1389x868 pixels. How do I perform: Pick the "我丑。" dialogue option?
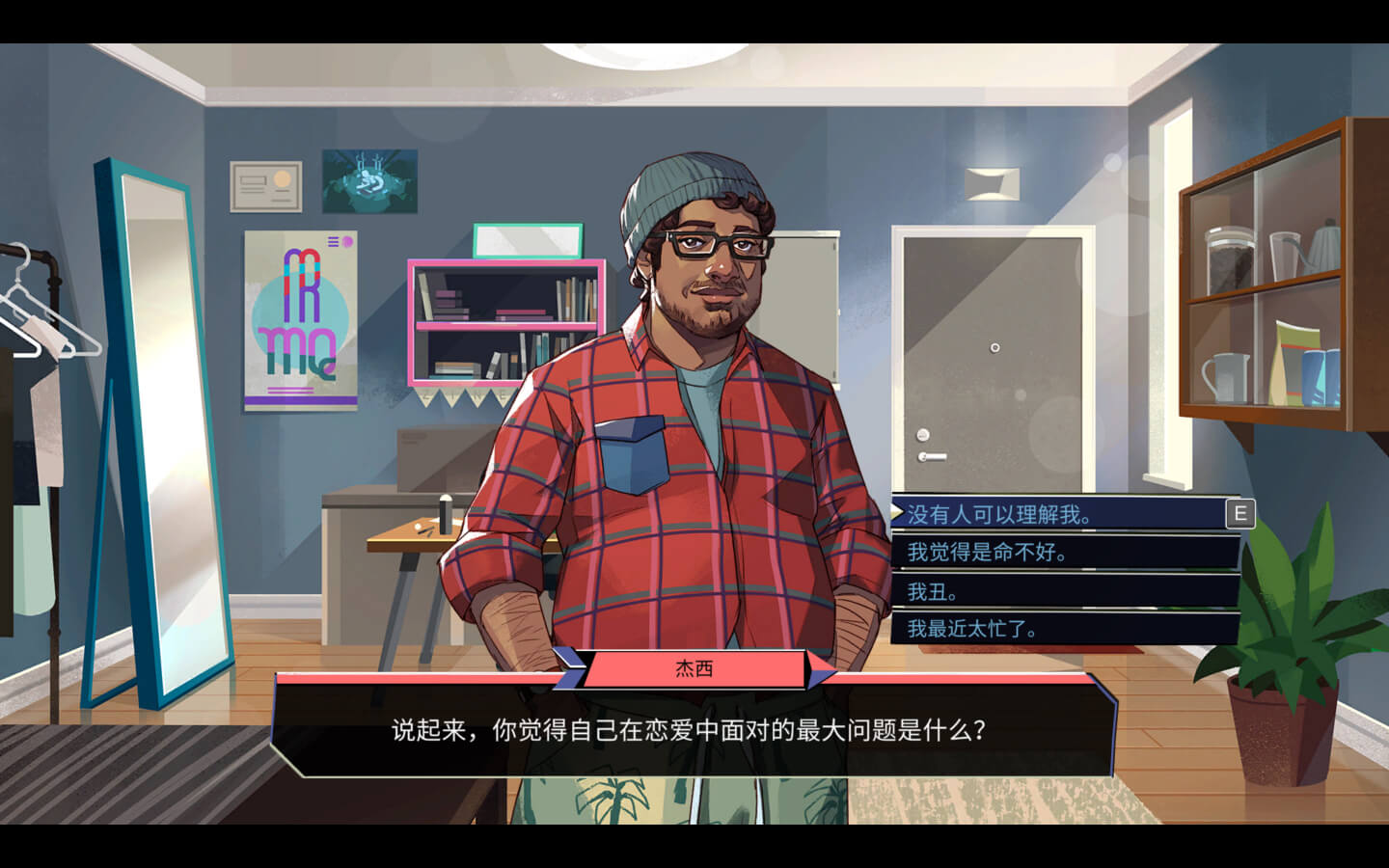[x=933, y=591]
